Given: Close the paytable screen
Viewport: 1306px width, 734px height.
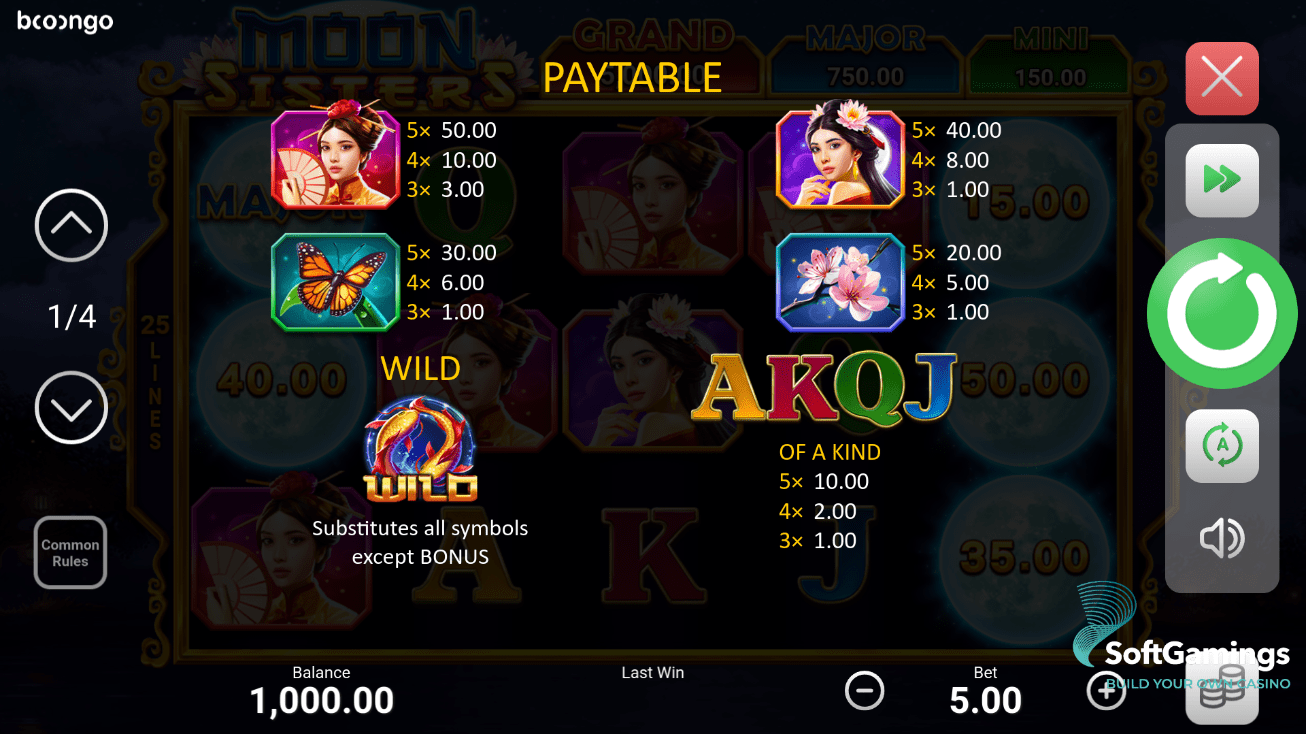Looking at the screenshot, I should tap(1221, 78).
